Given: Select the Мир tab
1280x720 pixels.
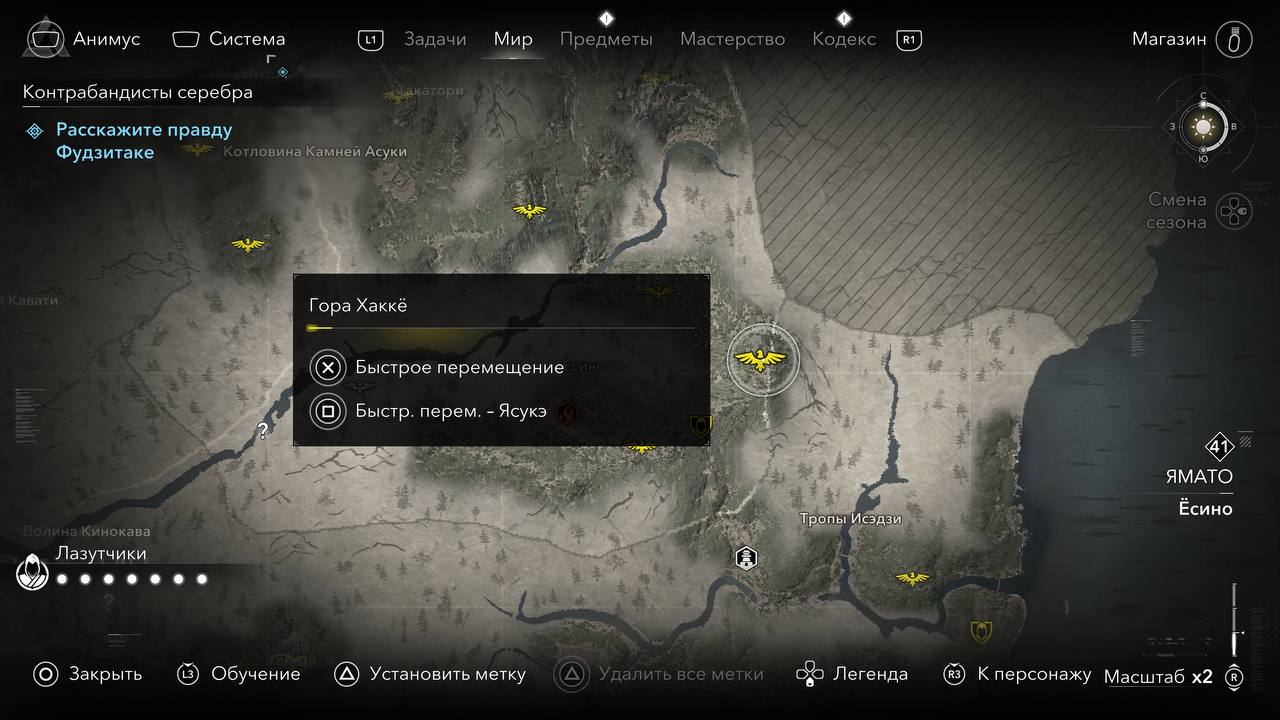Looking at the screenshot, I should (513, 40).
